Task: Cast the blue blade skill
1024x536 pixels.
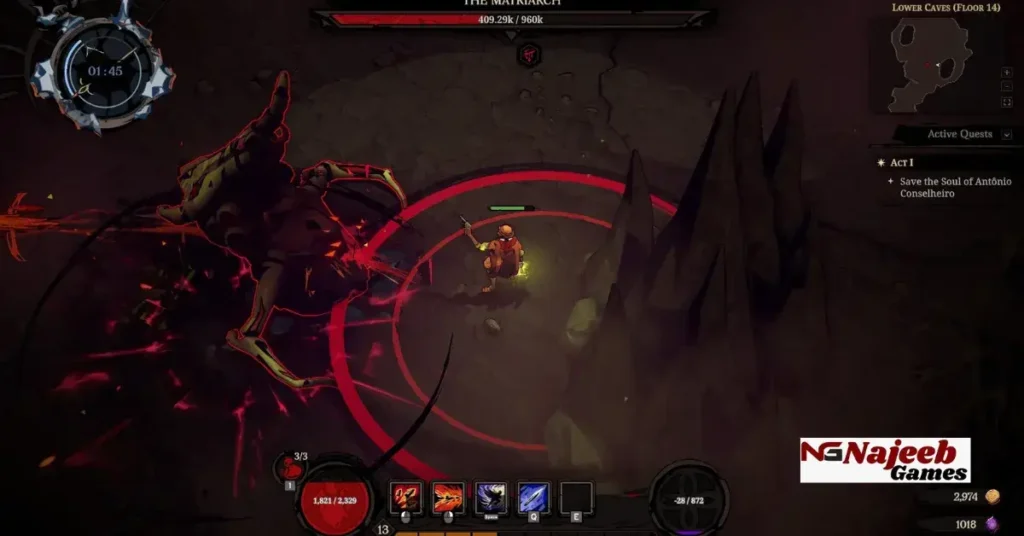Action: 533,497
